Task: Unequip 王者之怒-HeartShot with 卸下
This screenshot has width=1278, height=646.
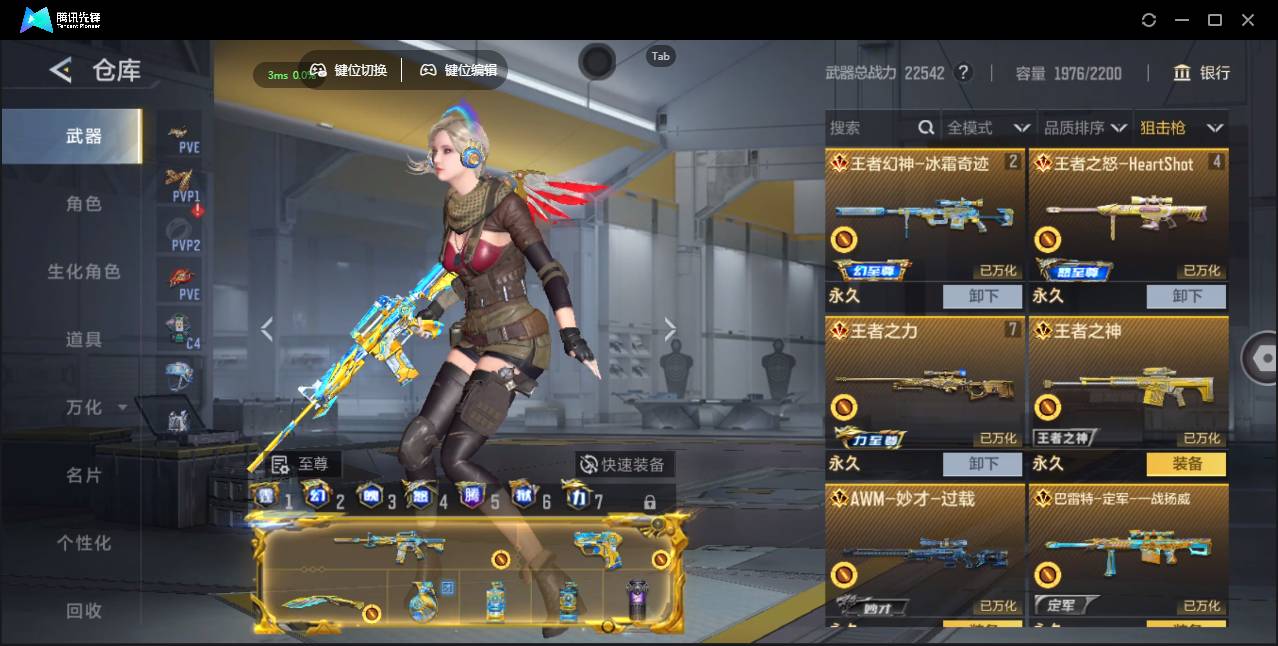Action: (1187, 296)
